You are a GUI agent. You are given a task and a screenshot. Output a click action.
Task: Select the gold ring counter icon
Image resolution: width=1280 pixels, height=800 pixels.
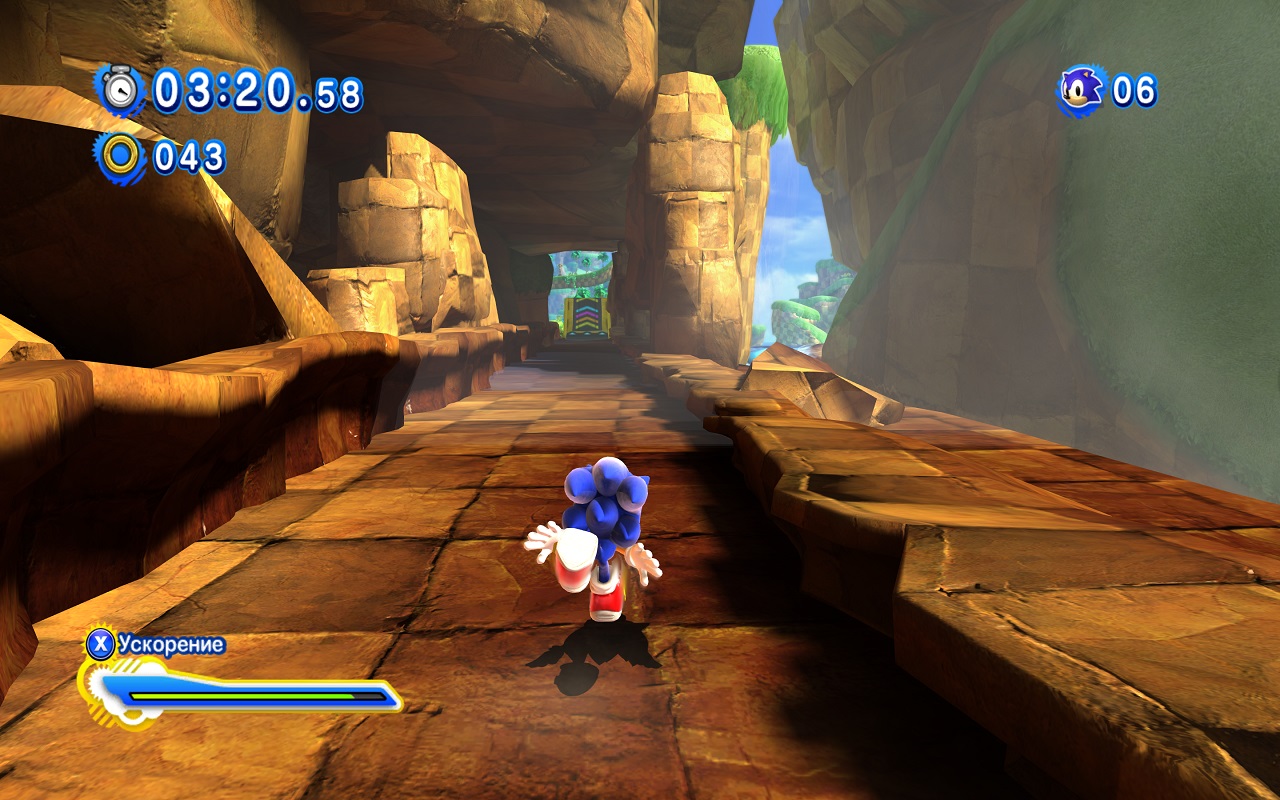(x=121, y=156)
